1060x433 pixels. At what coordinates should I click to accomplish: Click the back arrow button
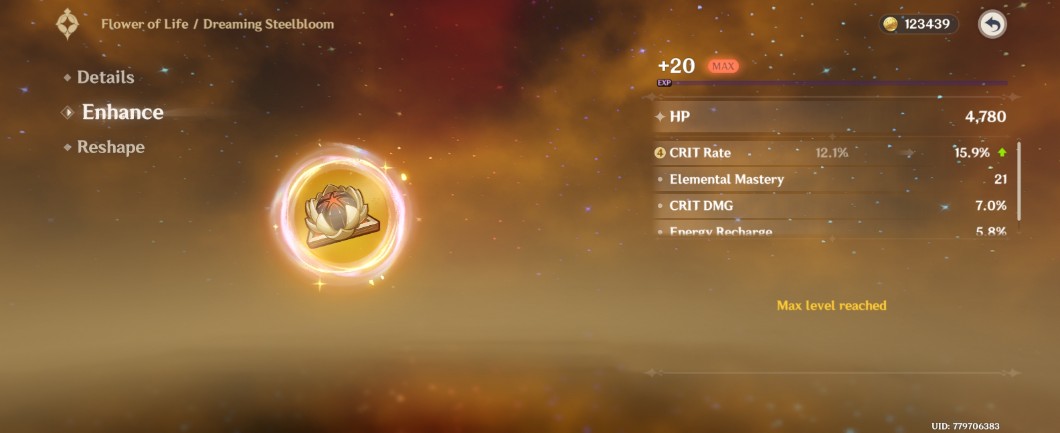pos(991,25)
